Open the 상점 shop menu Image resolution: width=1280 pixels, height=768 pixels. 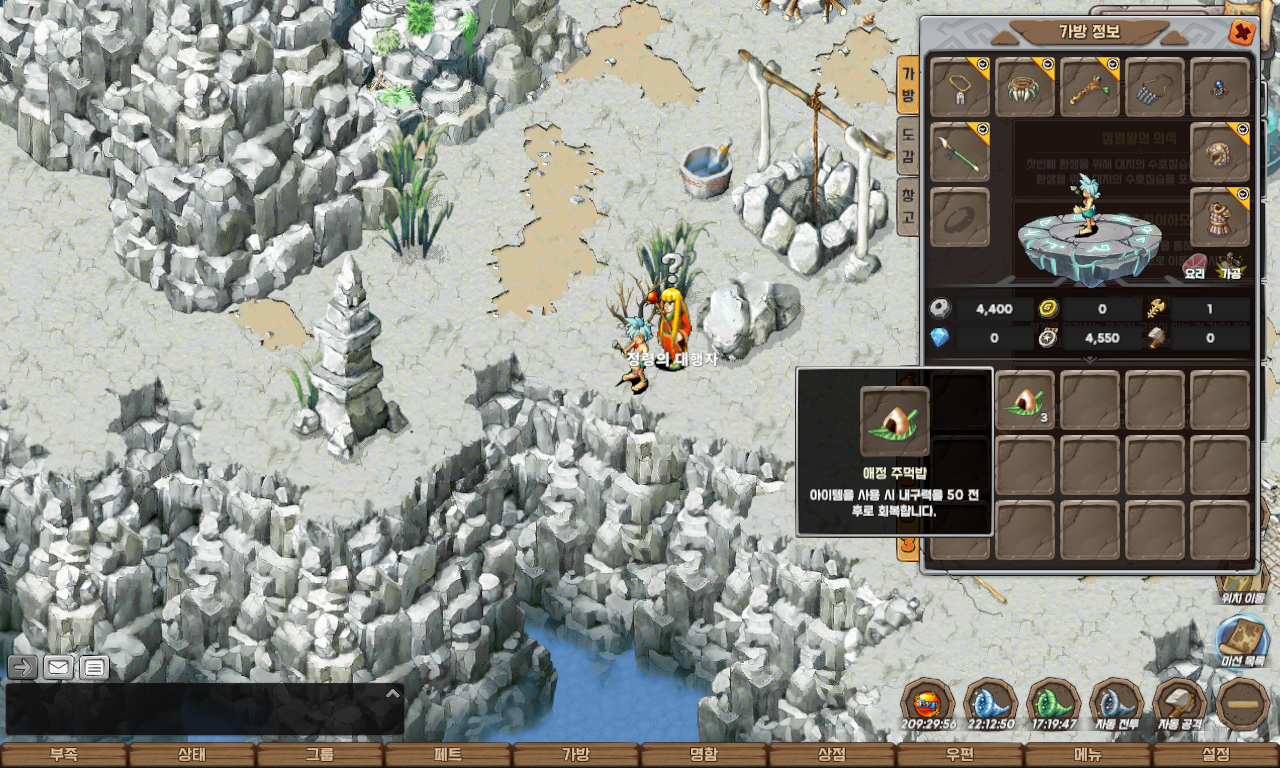832,755
